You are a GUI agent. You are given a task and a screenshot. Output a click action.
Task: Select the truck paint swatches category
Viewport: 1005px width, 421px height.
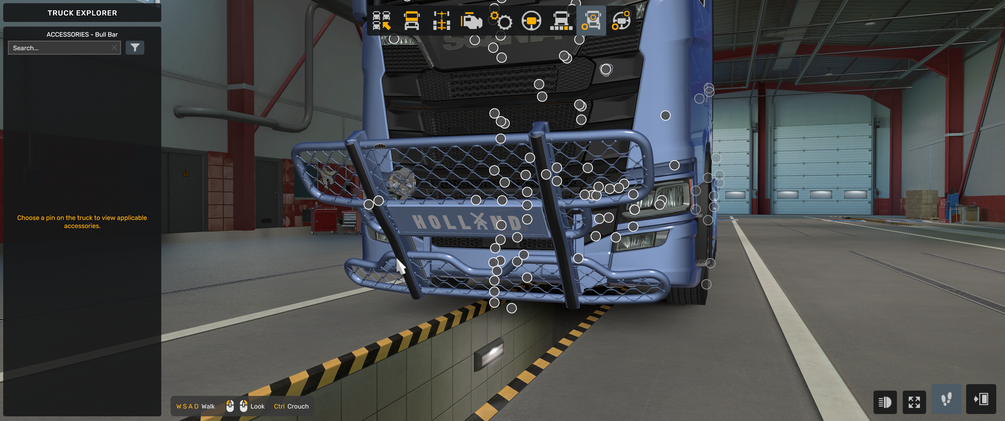561,20
